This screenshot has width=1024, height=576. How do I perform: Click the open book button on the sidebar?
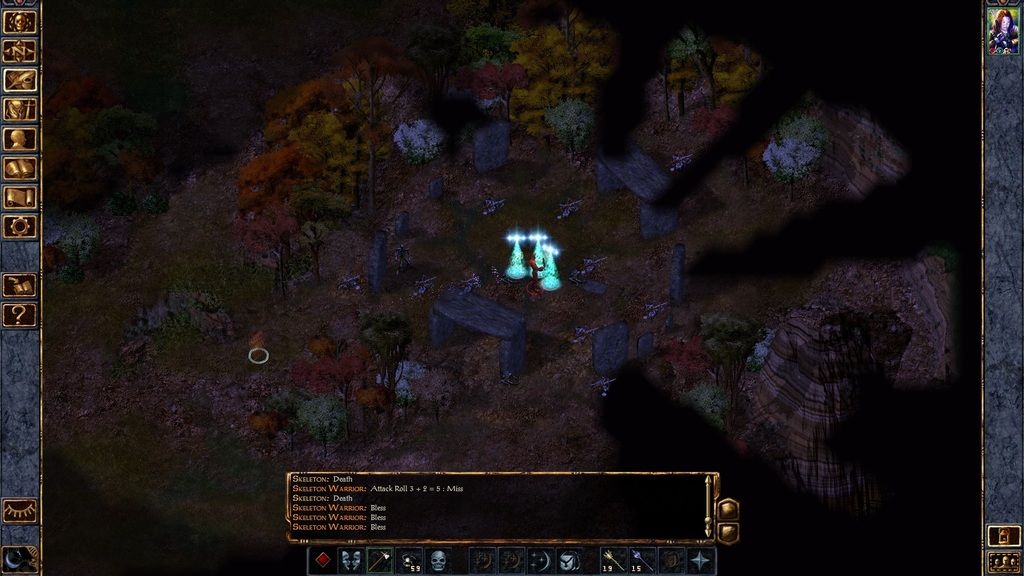(20, 286)
